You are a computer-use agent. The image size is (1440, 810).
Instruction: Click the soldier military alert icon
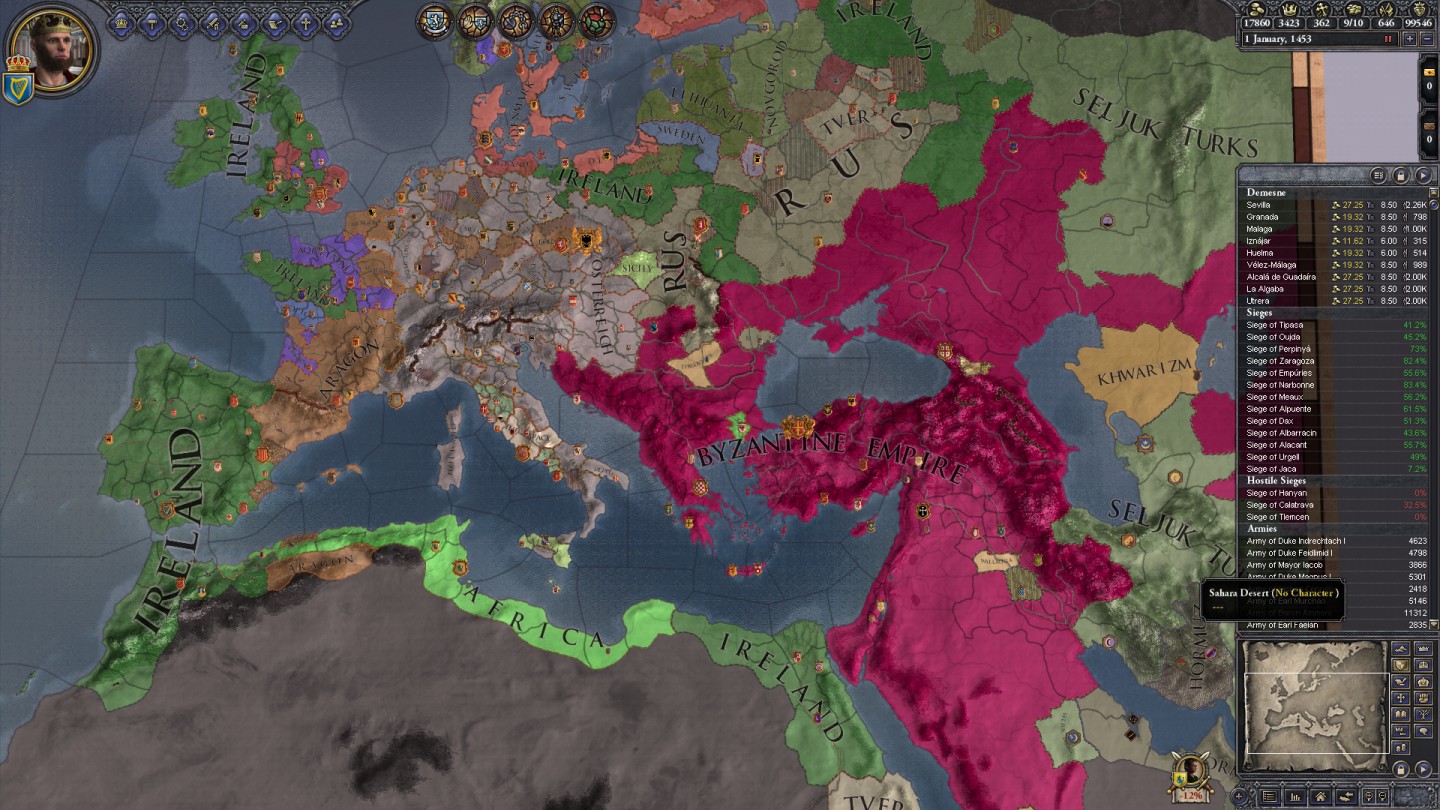[556, 20]
